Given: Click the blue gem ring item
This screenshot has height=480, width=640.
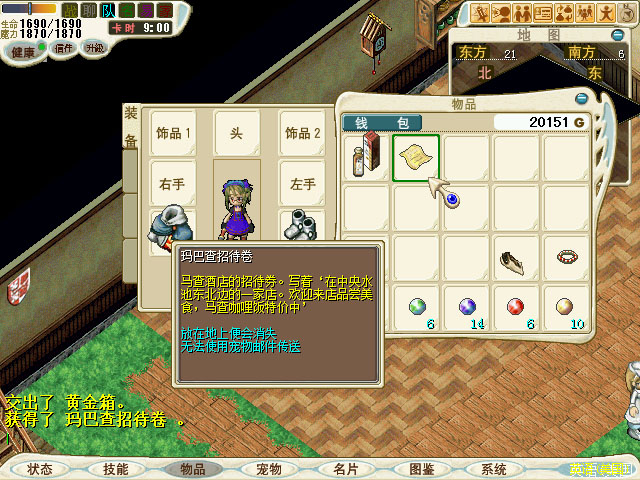Looking at the screenshot, I should (453, 201).
